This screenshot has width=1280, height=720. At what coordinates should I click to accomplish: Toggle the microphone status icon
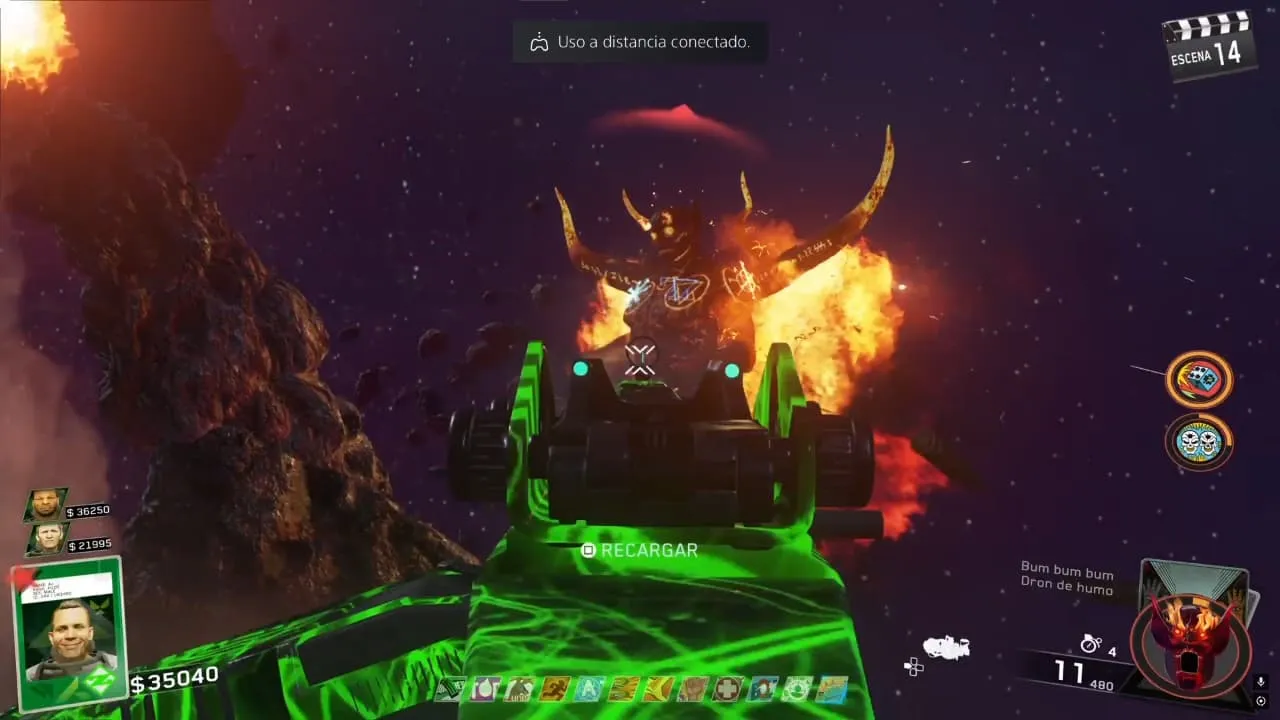click(x=1261, y=683)
